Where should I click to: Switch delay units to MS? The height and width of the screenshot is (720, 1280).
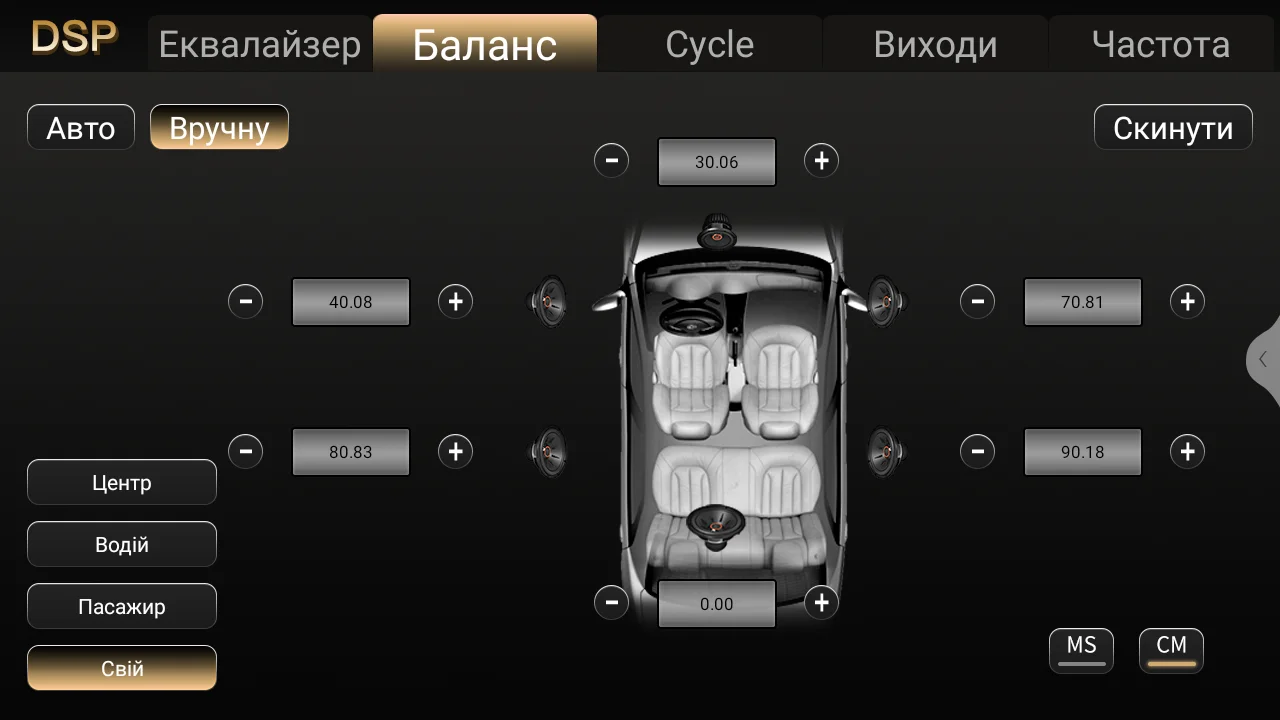(x=1081, y=649)
